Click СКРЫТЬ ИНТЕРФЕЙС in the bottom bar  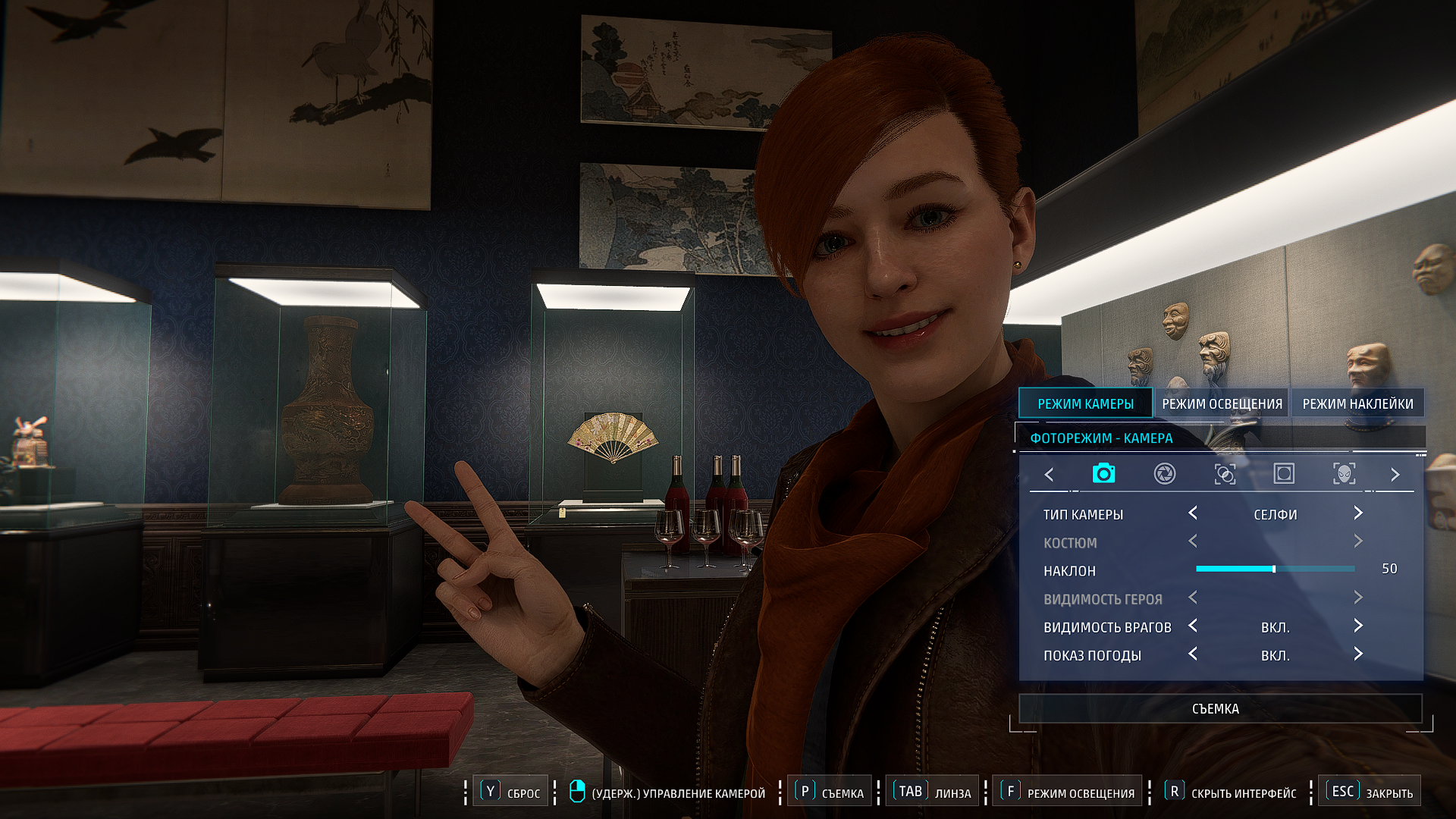[x=1232, y=792]
